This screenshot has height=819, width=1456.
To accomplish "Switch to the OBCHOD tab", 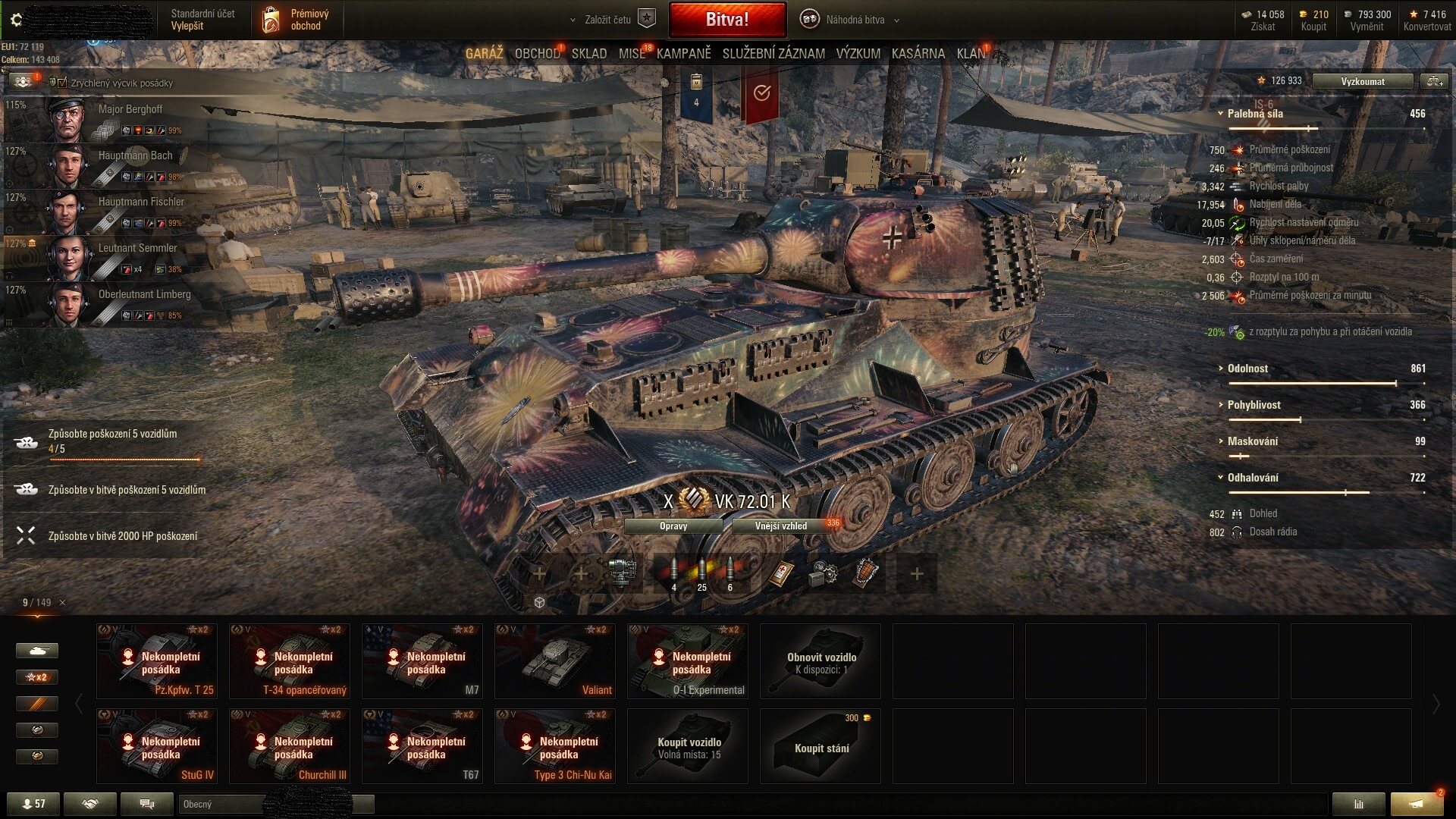I will tap(536, 53).
